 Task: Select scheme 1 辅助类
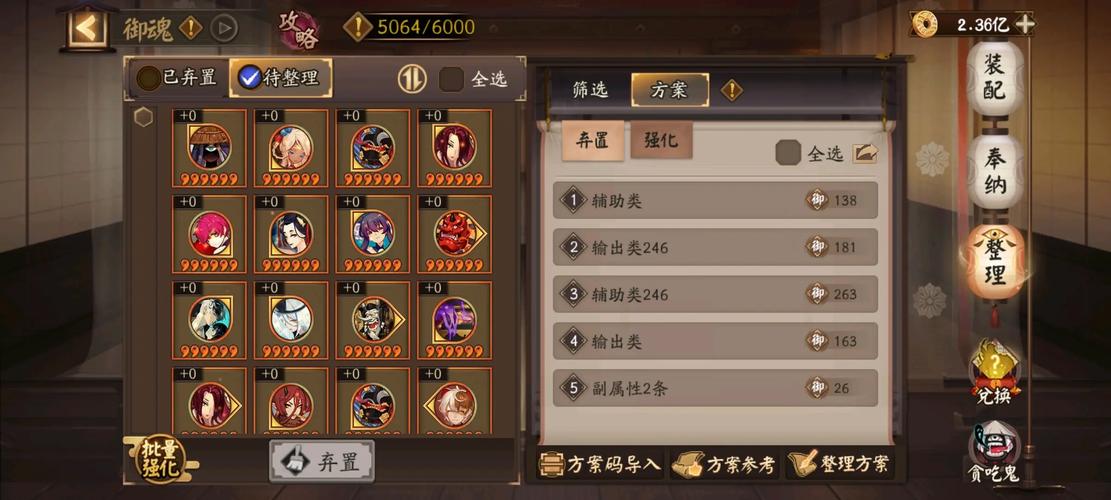715,200
